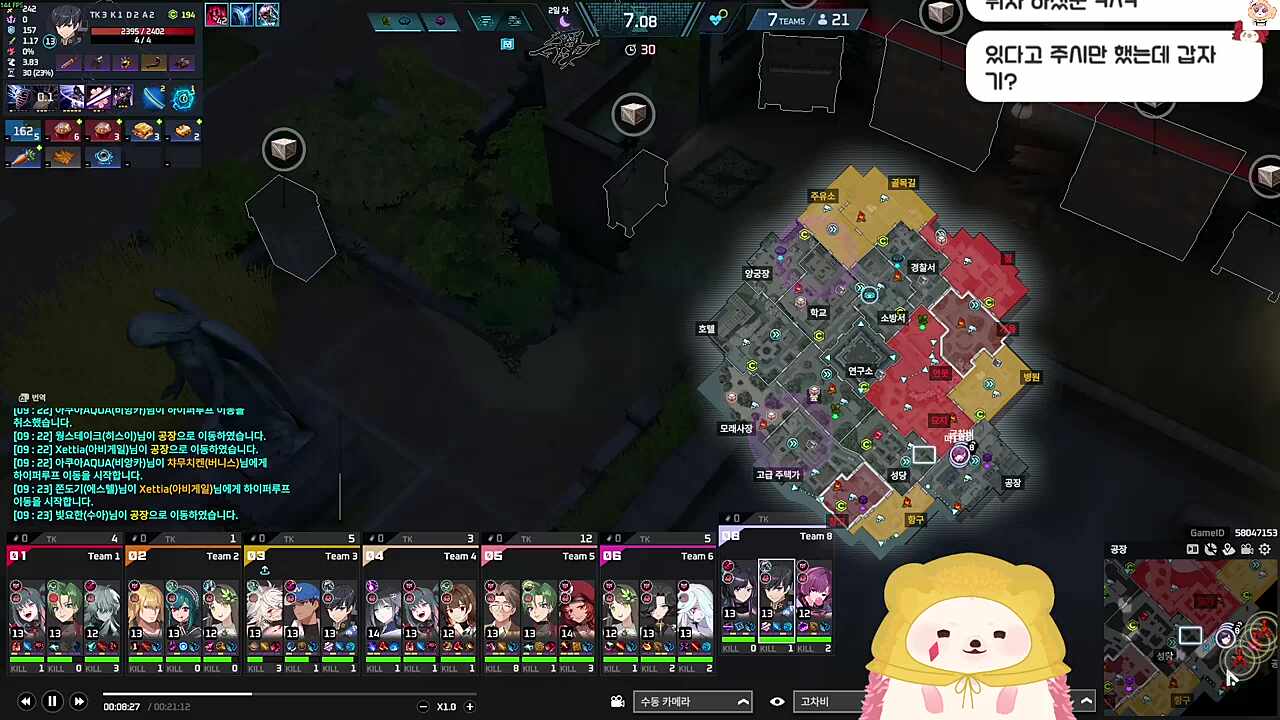The height and width of the screenshot is (720, 1280).
Task: Toggle the eye visibility icon beside 고차비
Action: click(x=777, y=701)
